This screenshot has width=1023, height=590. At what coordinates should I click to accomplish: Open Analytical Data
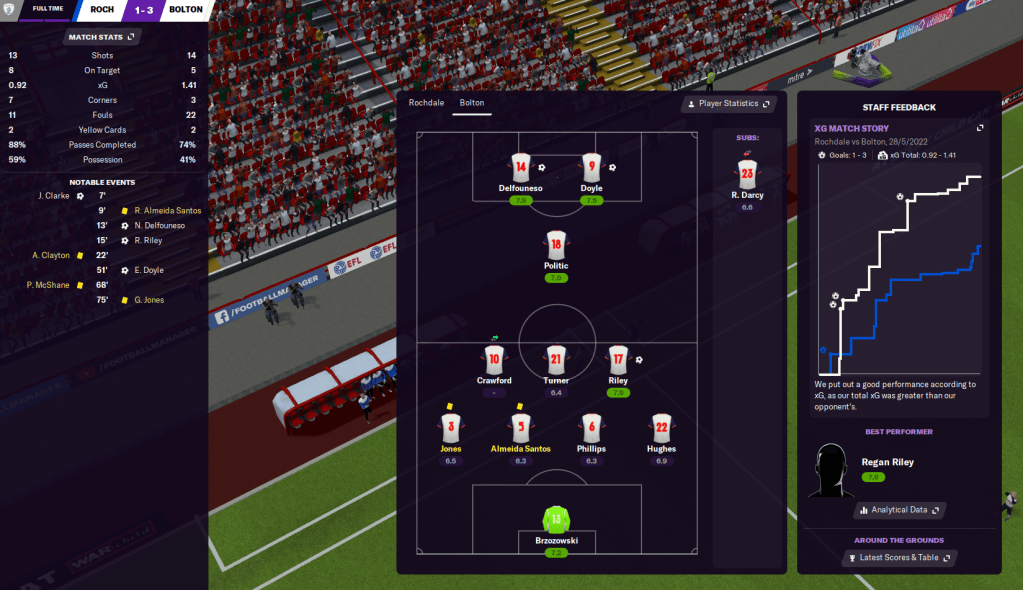pos(899,510)
